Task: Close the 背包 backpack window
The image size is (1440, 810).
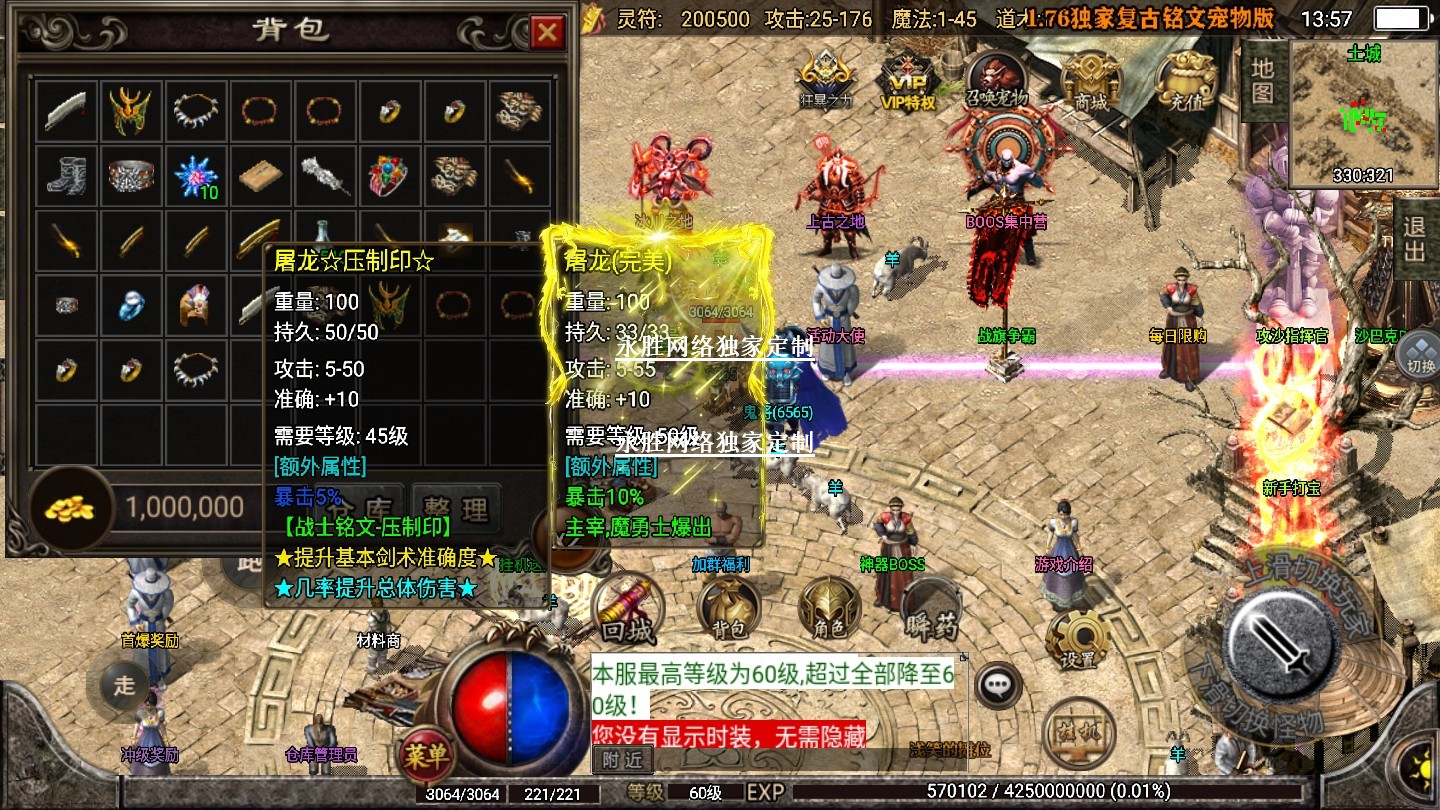Action: click(546, 33)
